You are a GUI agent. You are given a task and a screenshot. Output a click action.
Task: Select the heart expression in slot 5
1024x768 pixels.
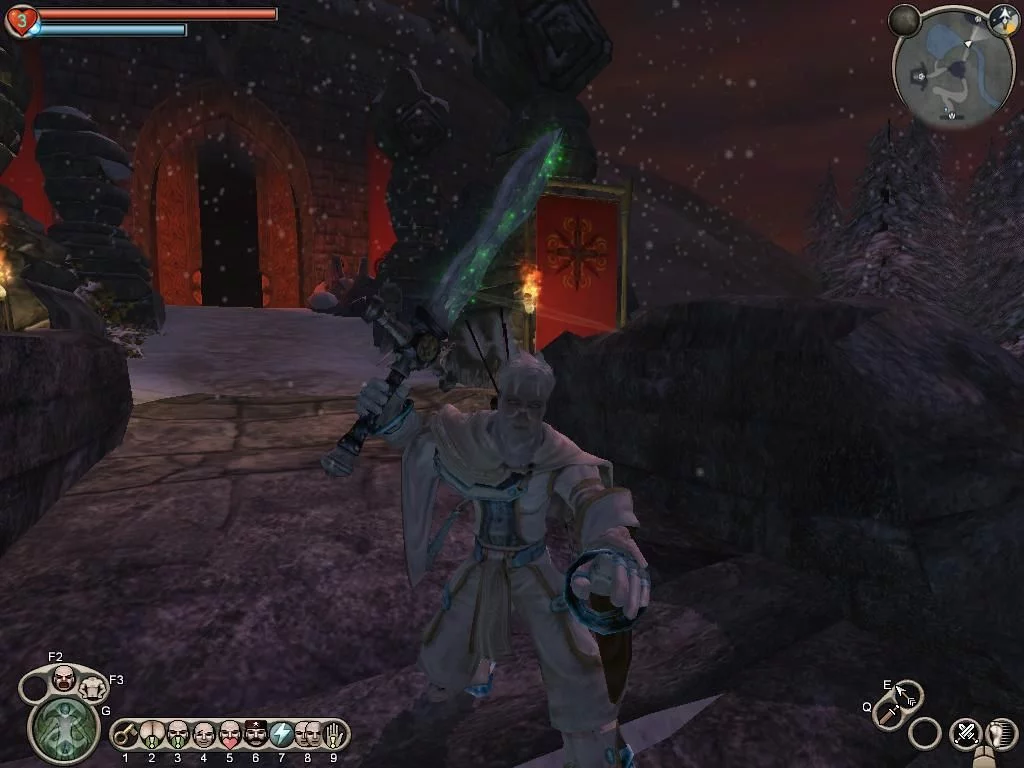pos(229,735)
